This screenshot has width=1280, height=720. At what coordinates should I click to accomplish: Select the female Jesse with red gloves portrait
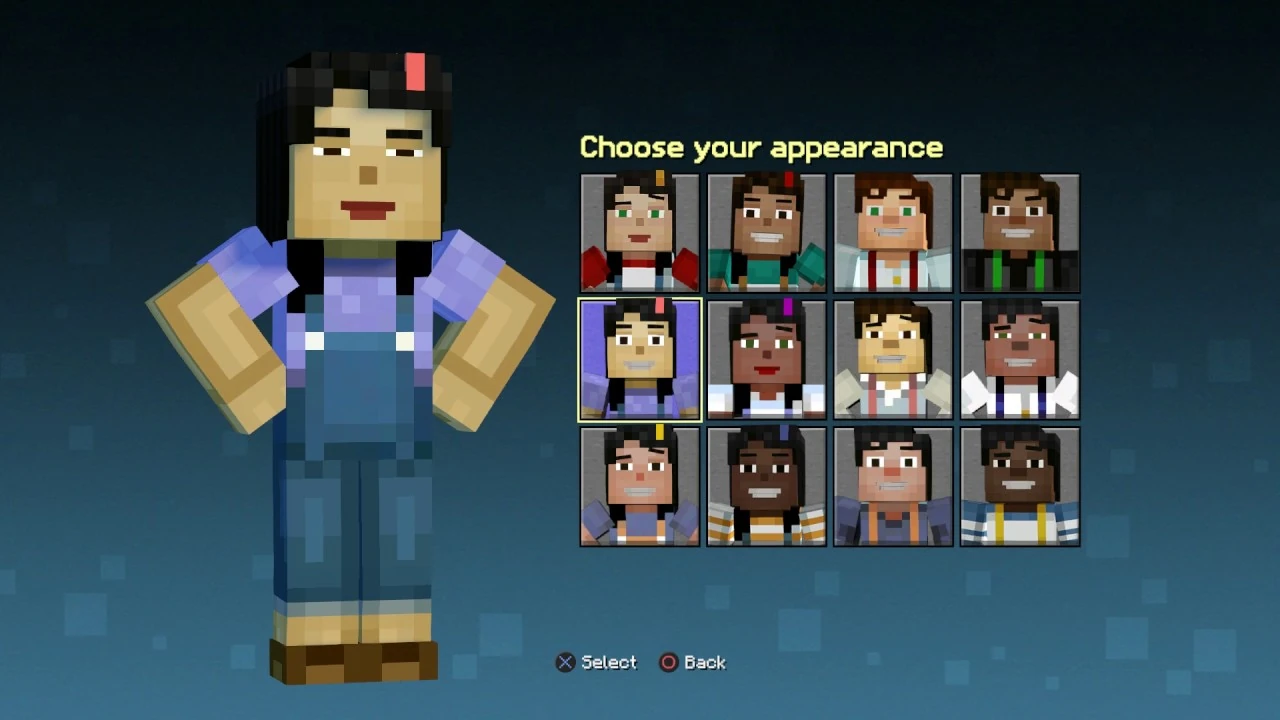[x=639, y=232]
